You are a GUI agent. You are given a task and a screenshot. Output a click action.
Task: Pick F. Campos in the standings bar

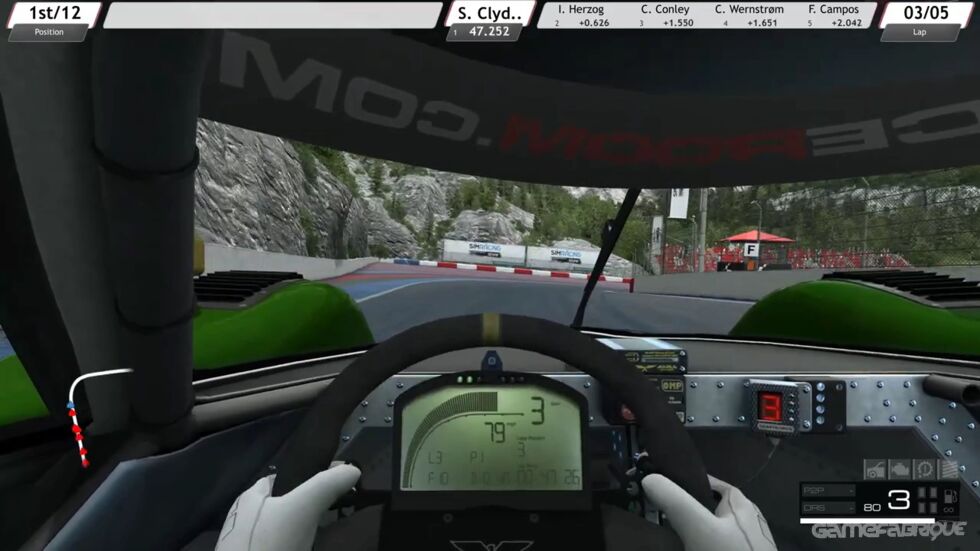832,15
